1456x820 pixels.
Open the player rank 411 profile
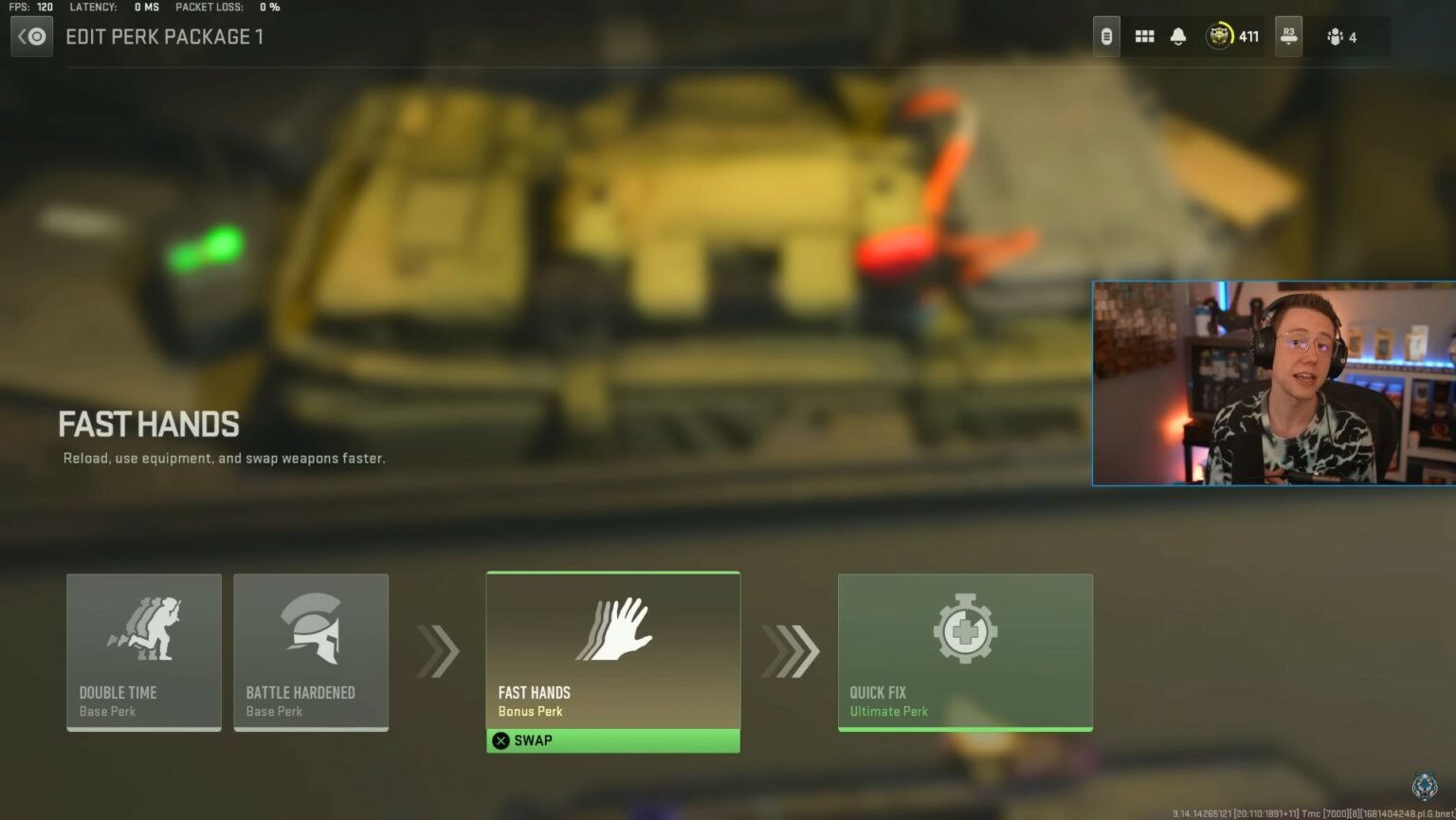click(x=1232, y=37)
